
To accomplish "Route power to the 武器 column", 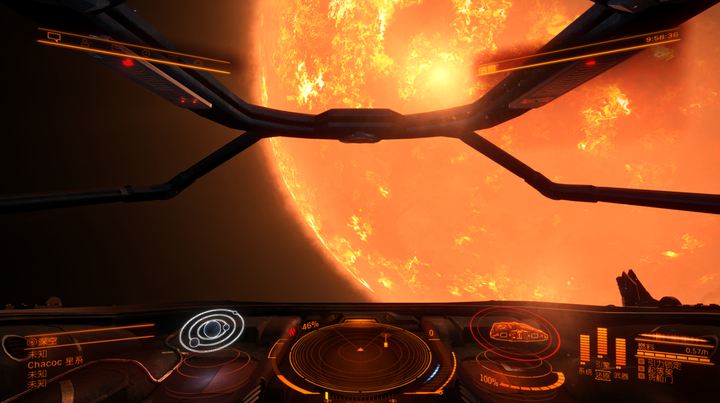I will (x=620, y=354).
